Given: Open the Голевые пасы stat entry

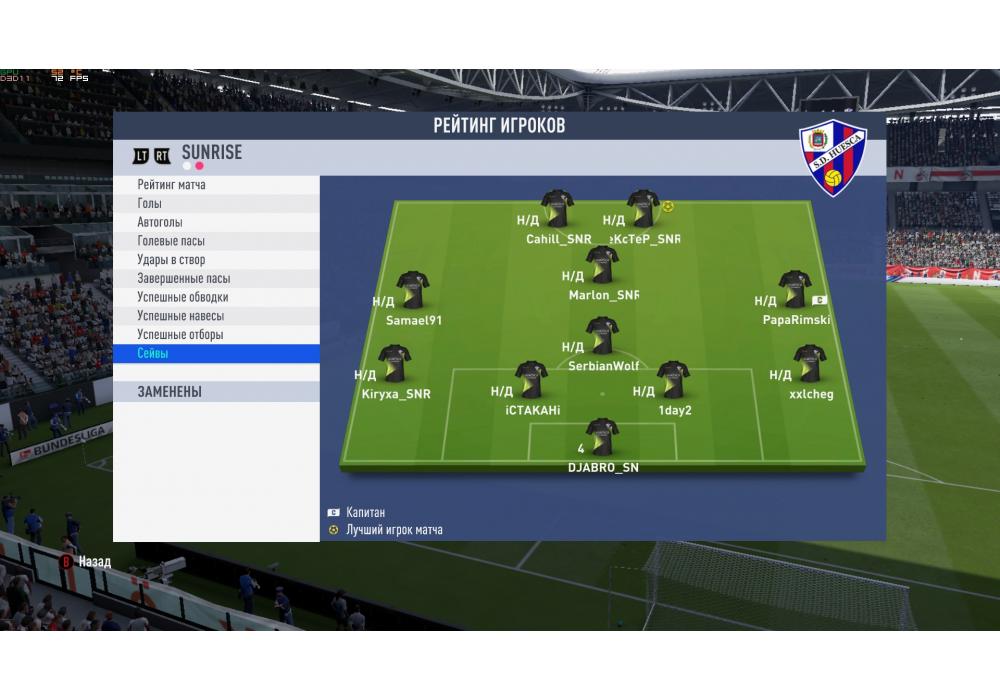Looking at the screenshot, I should (172, 241).
